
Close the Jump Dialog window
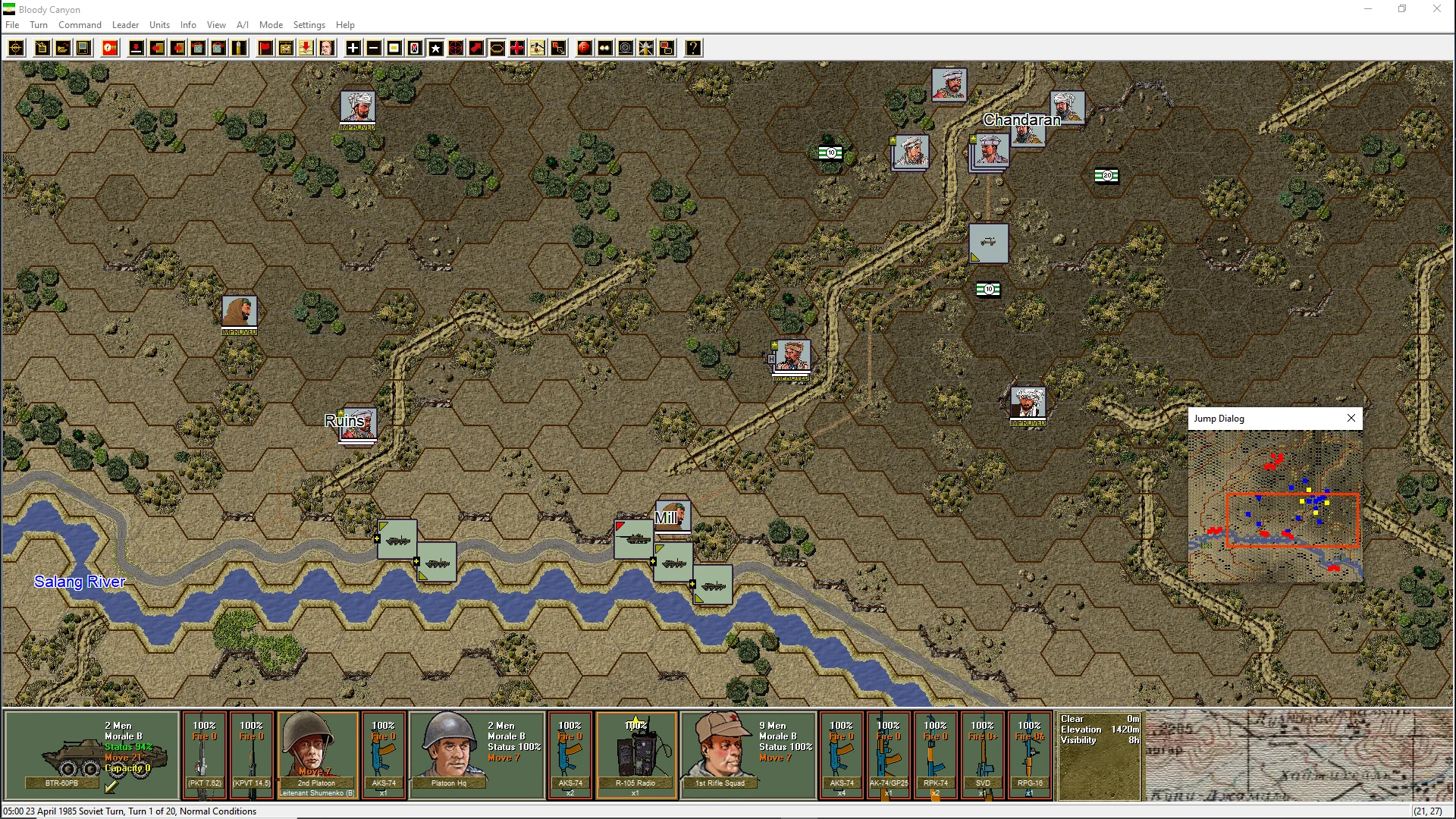[x=1351, y=418]
